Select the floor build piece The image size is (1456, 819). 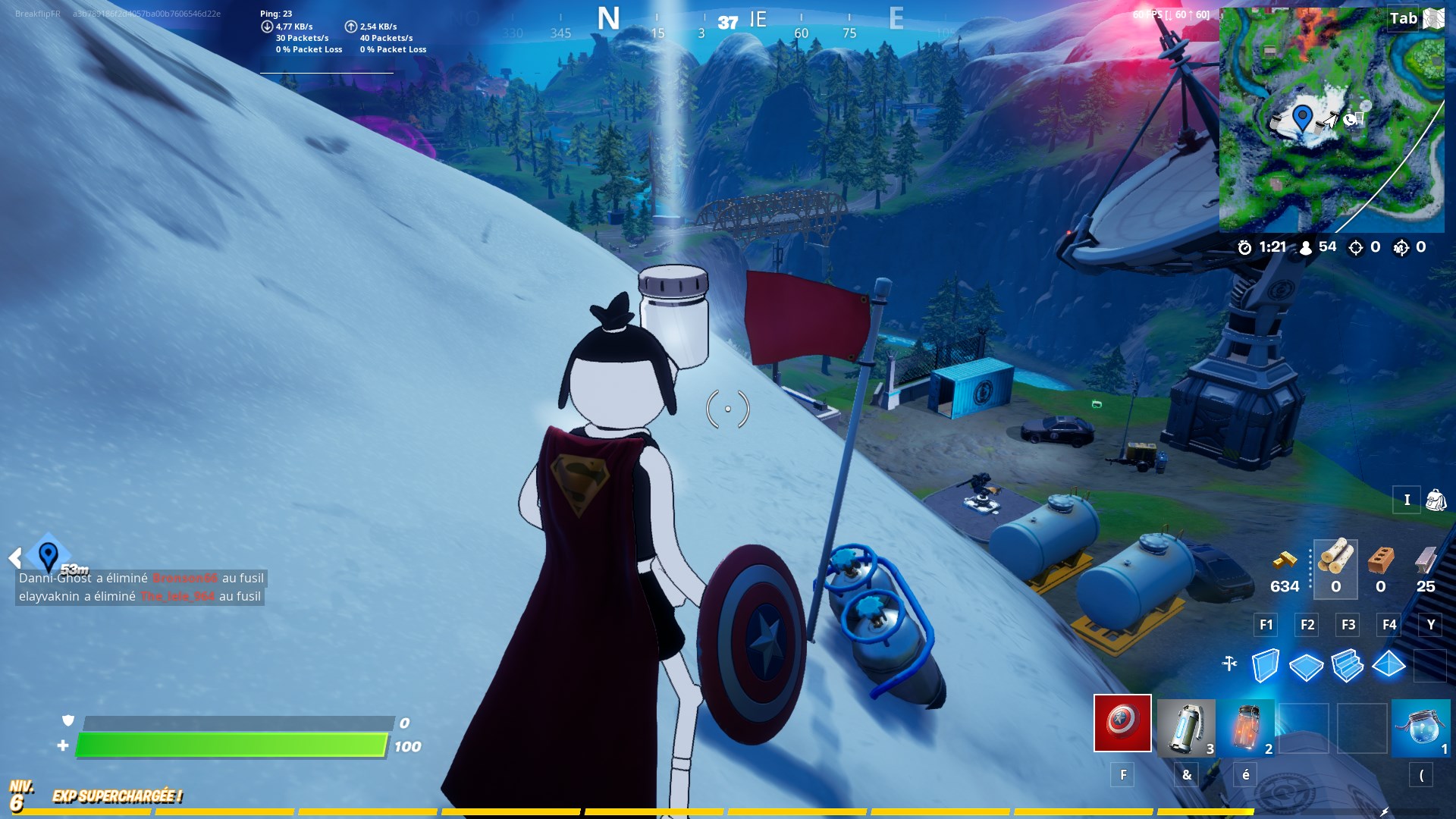pyautogui.click(x=1307, y=666)
